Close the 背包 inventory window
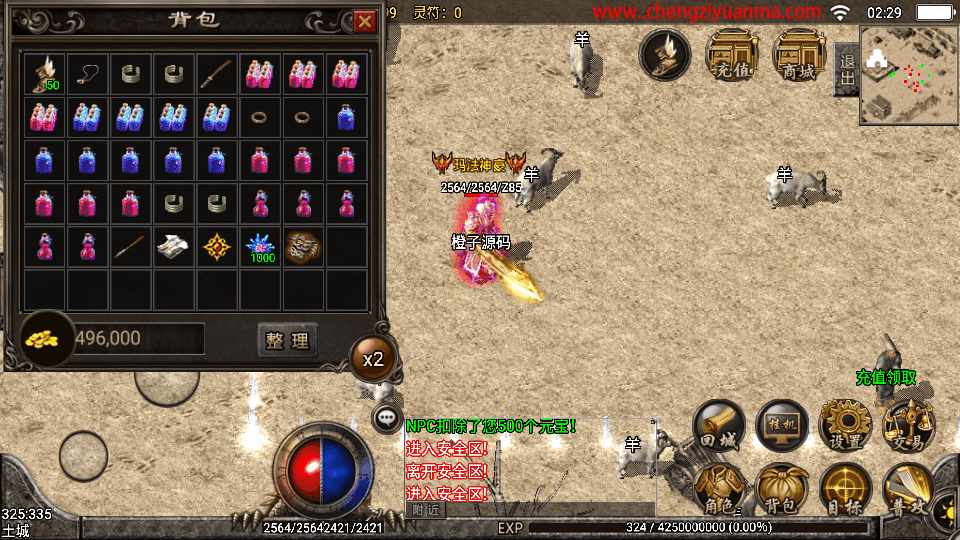Viewport: 960px width, 540px height. pyautogui.click(x=364, y=20)
